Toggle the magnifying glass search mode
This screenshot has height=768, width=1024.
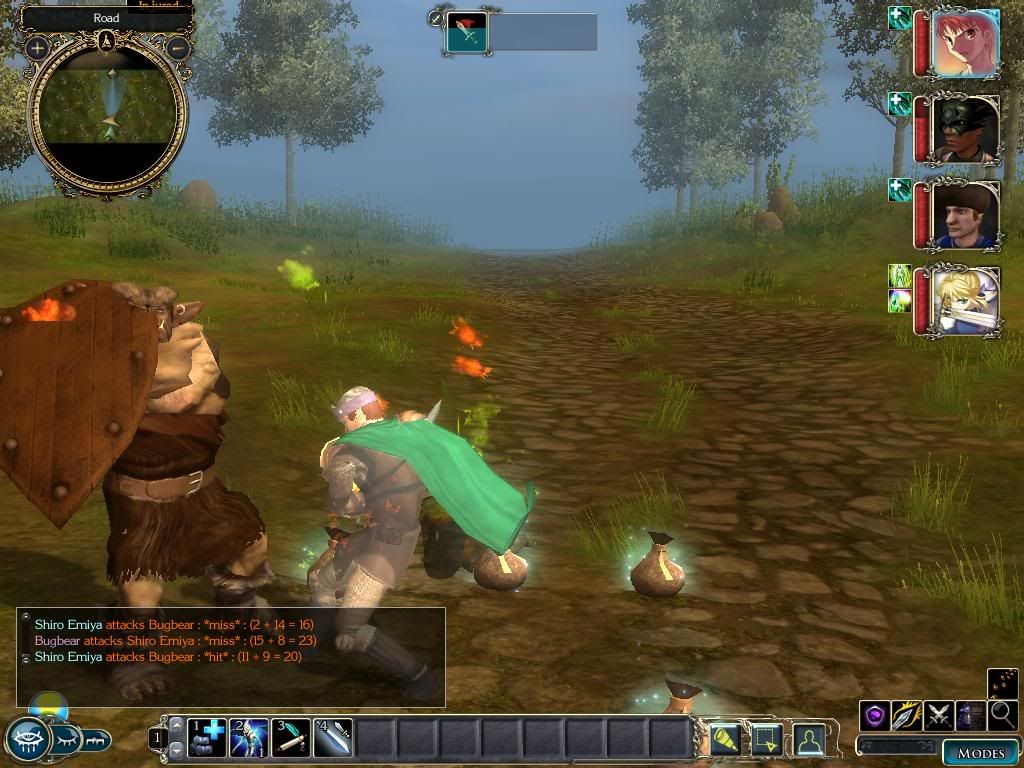(1002, 715)
